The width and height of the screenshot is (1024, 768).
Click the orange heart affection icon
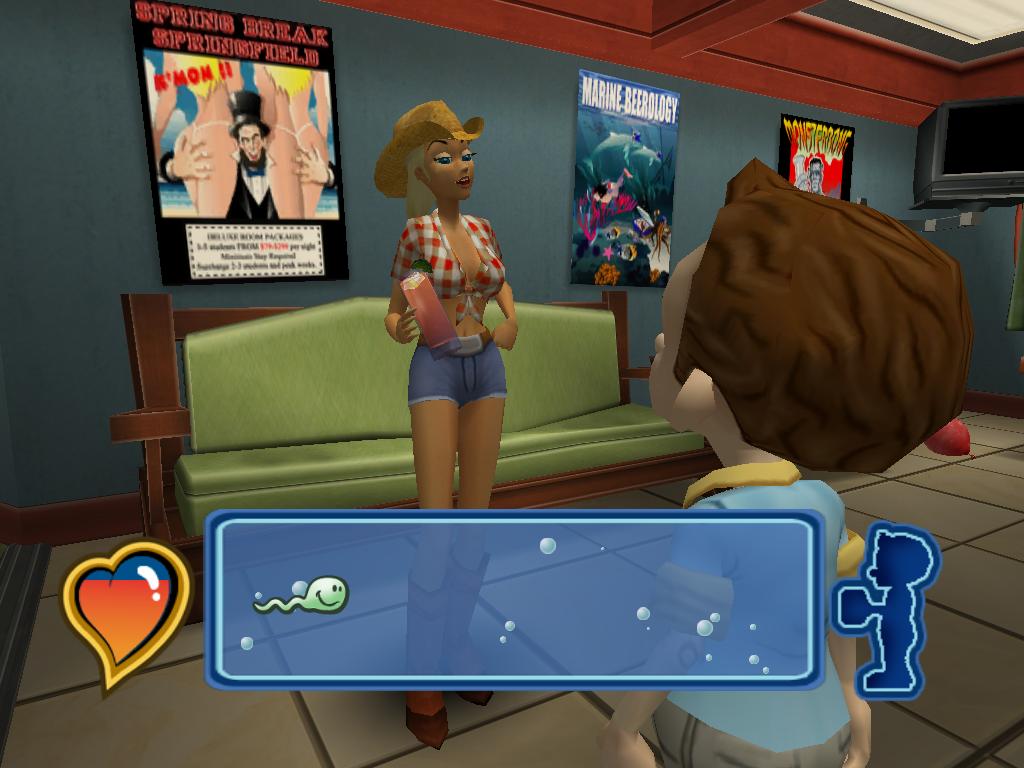(x=125, y=610)
